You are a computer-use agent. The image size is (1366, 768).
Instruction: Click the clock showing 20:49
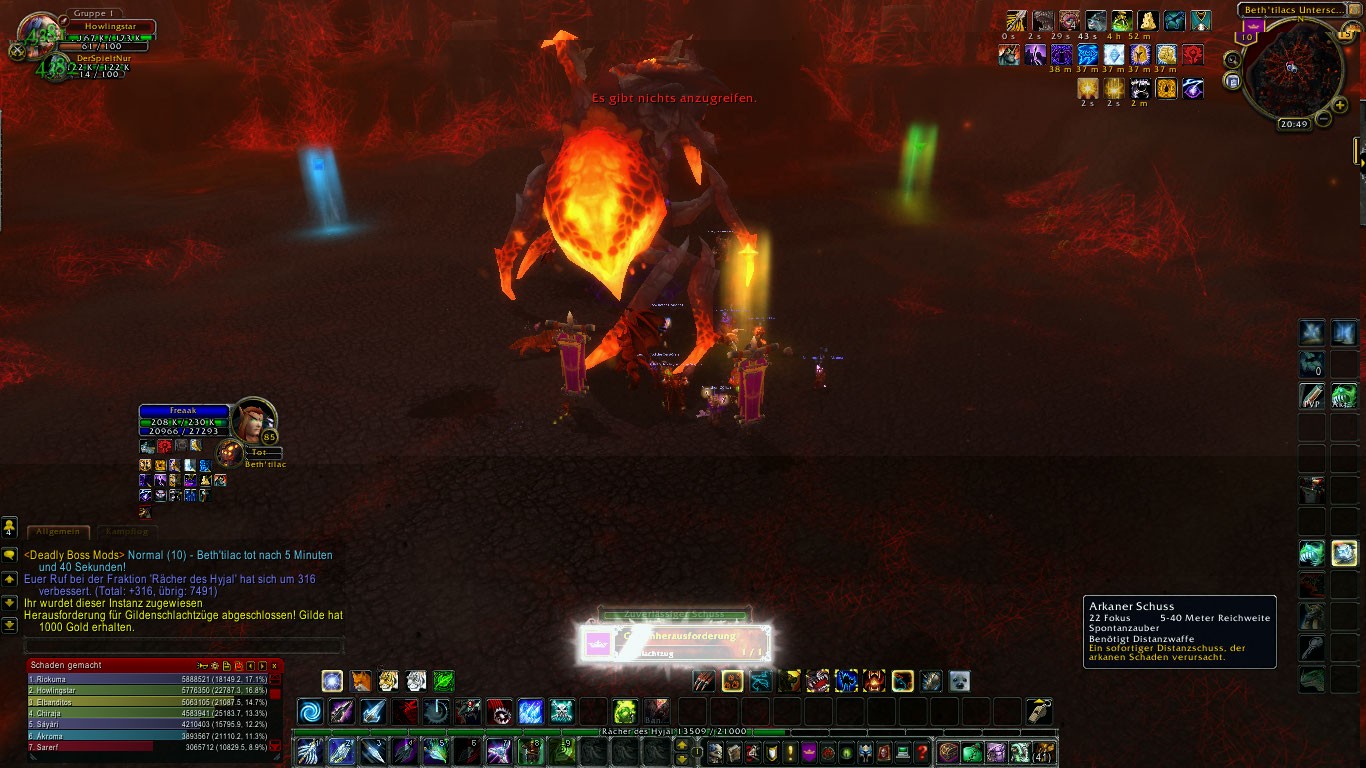click(x=1293, y=124)
